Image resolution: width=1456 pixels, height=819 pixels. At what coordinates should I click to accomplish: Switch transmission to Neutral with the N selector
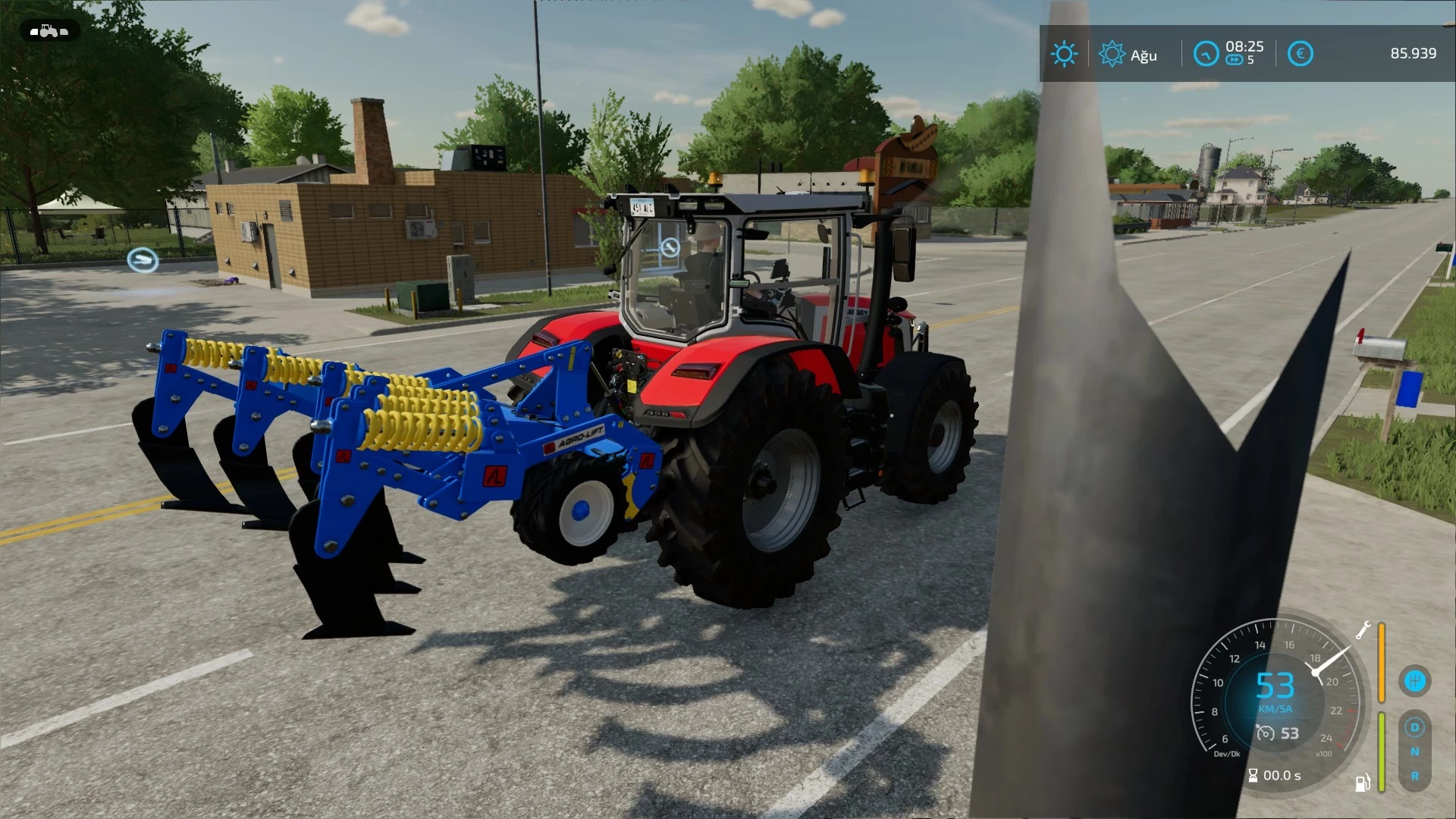(1416, 752)
